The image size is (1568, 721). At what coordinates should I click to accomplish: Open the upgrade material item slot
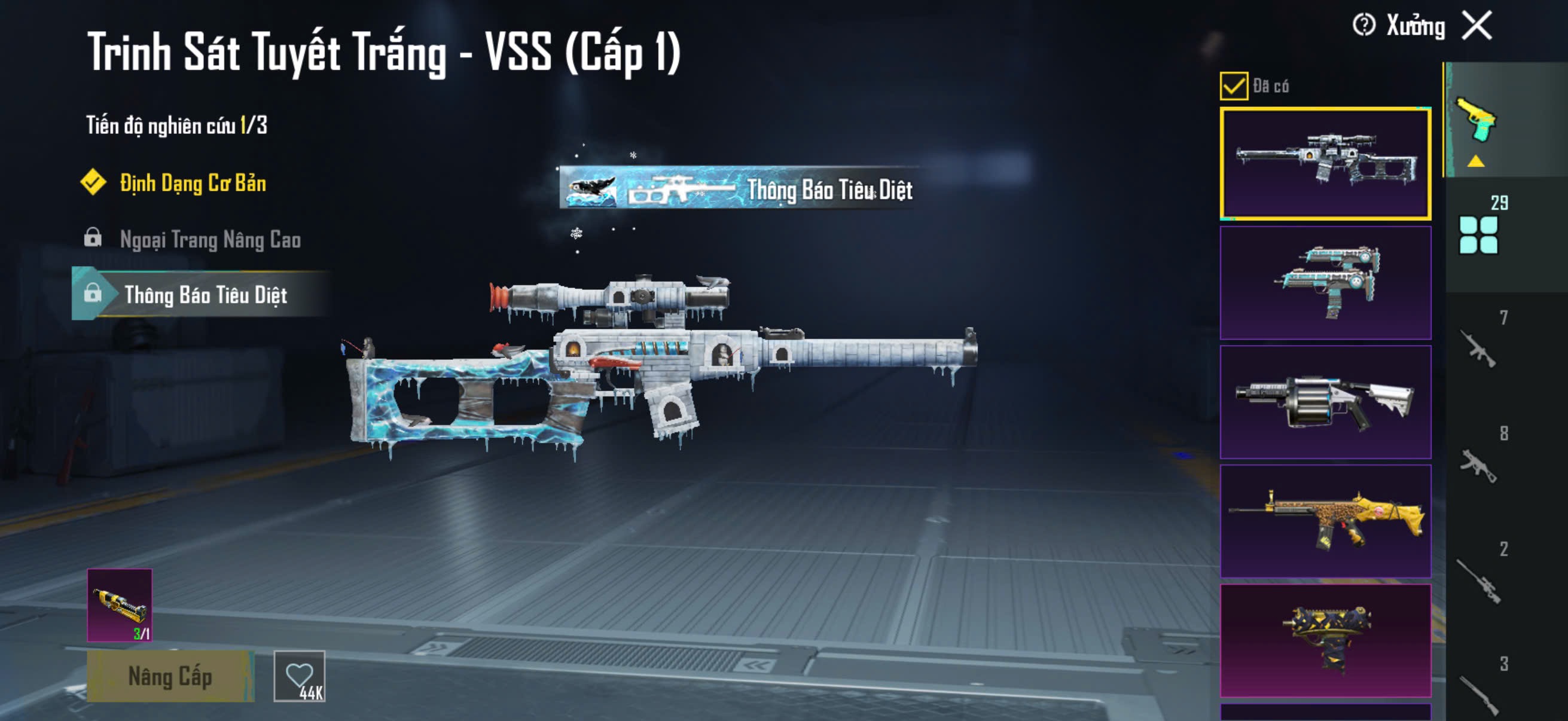pyautogui.click(x=120, y=605)
